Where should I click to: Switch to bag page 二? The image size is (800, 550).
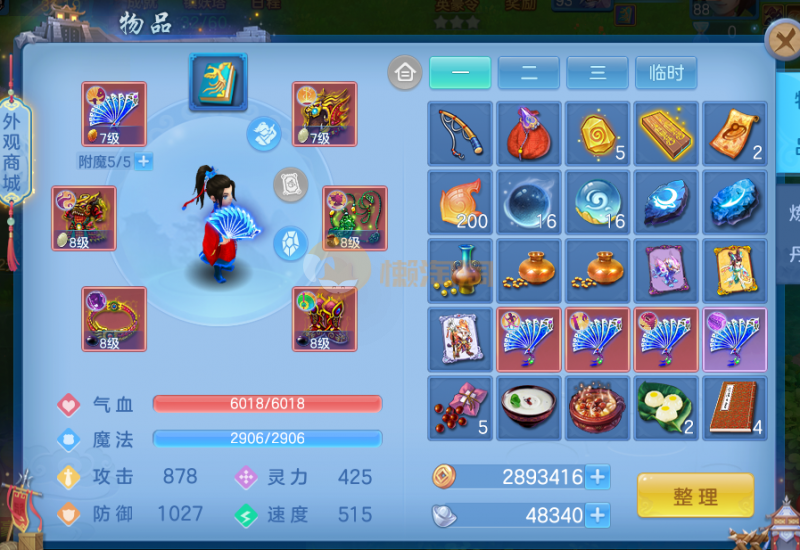[528, 73]
